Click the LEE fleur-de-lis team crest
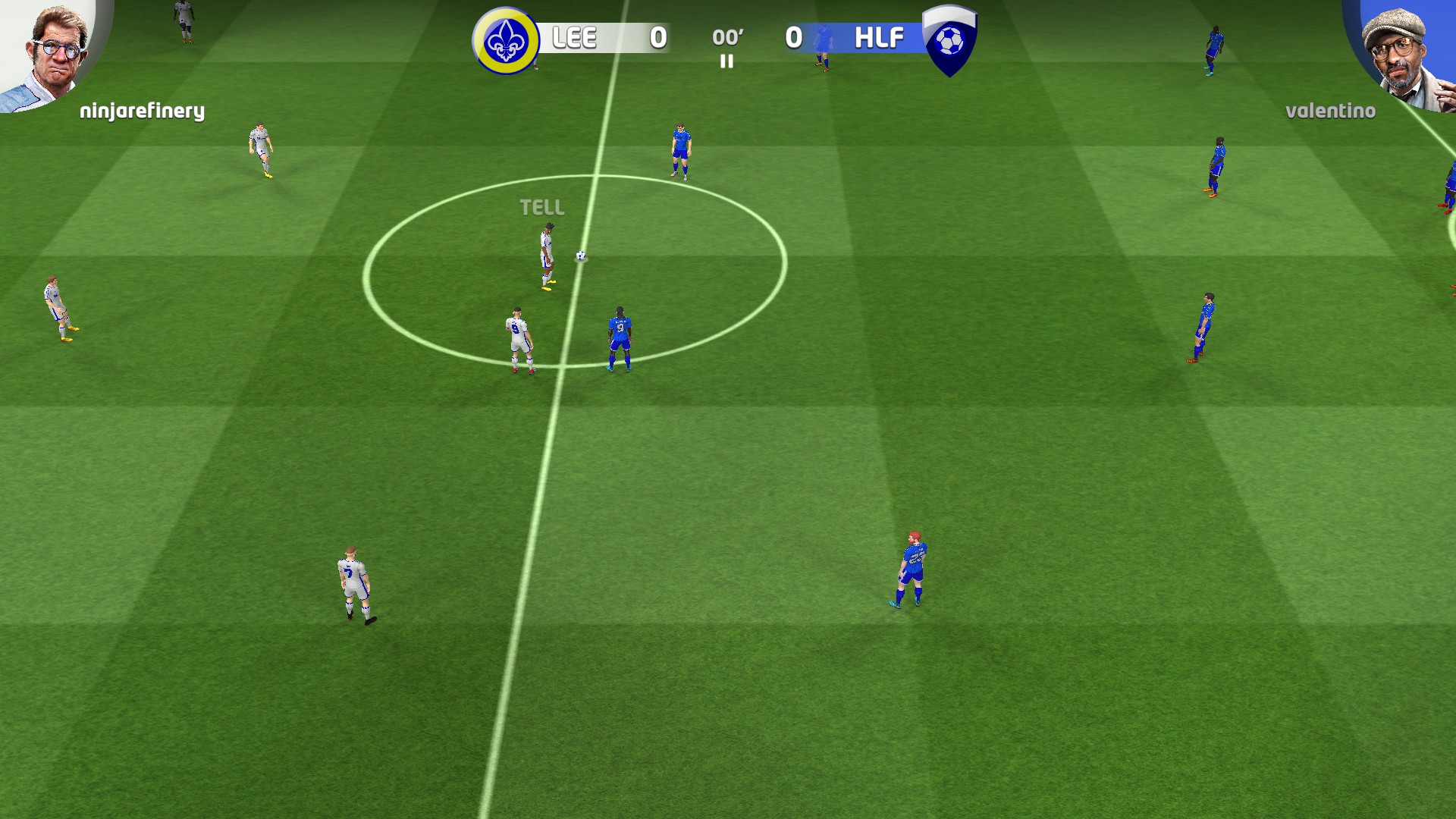Image resolution: width=1456 pixels, height=819 pixels. click(x=505, y=38)
